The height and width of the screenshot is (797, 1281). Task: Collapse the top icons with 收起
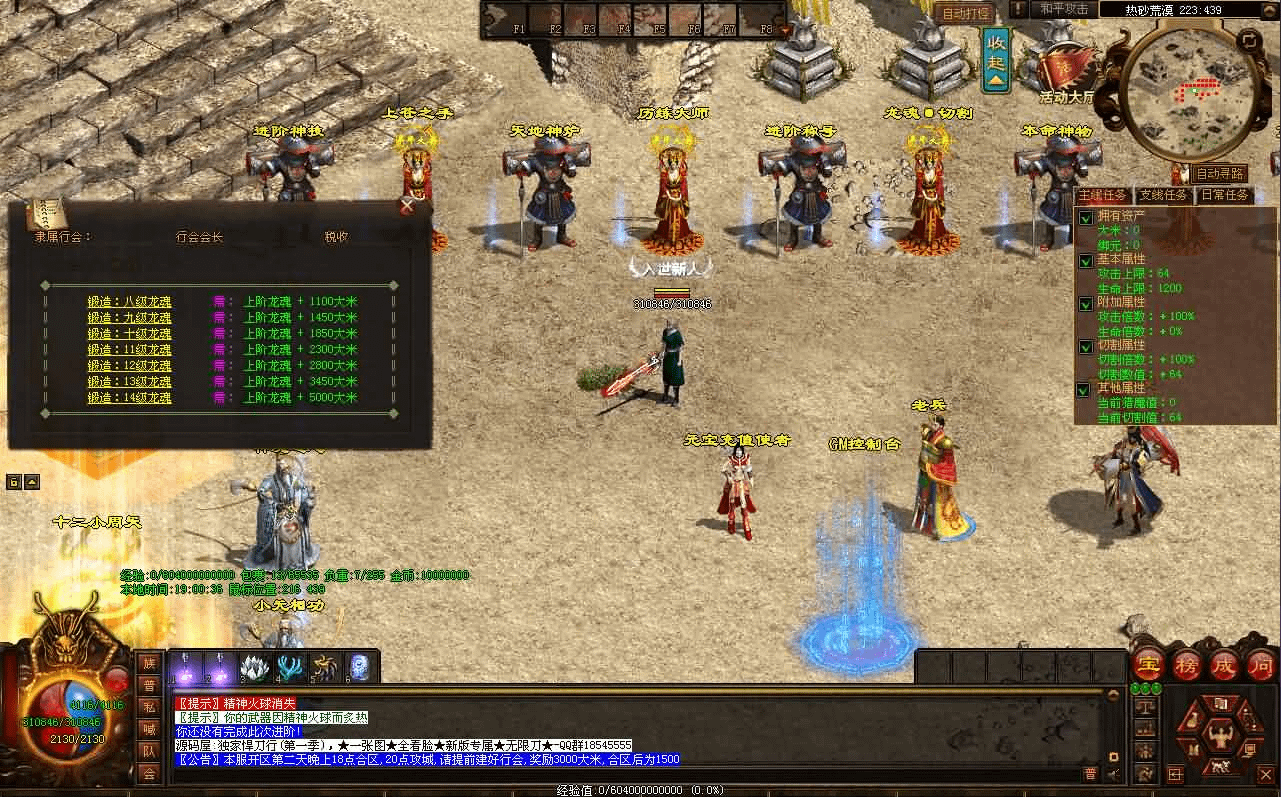[x=996, y=61]
